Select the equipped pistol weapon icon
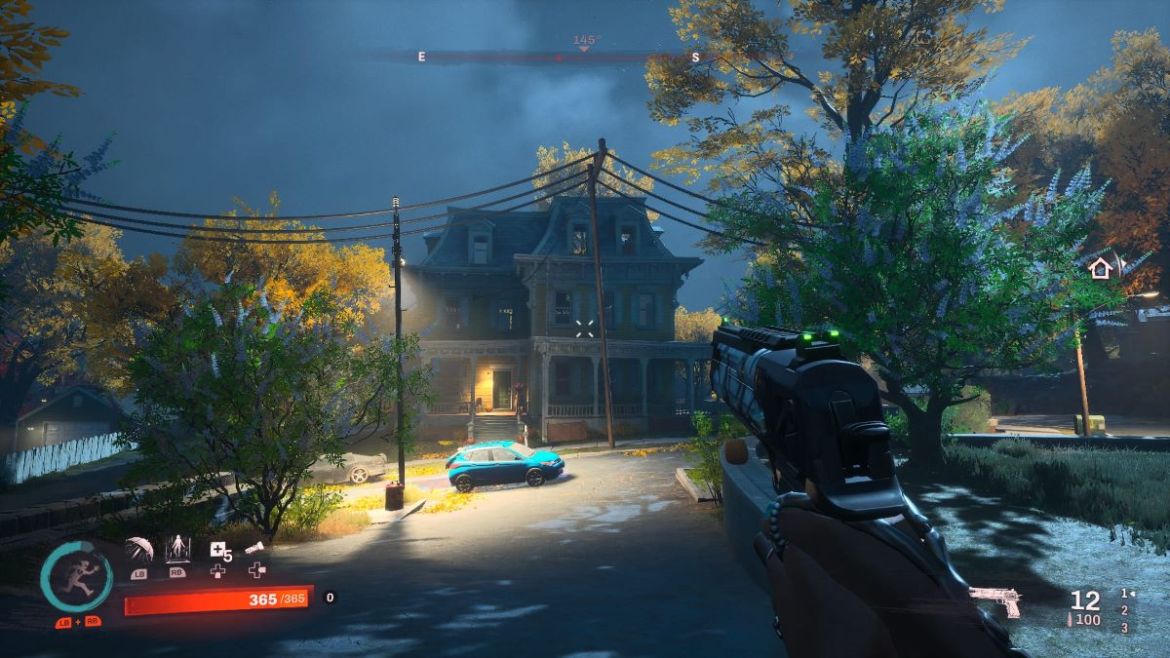The width and height of the screenshot is (1170, 658). 995,601
